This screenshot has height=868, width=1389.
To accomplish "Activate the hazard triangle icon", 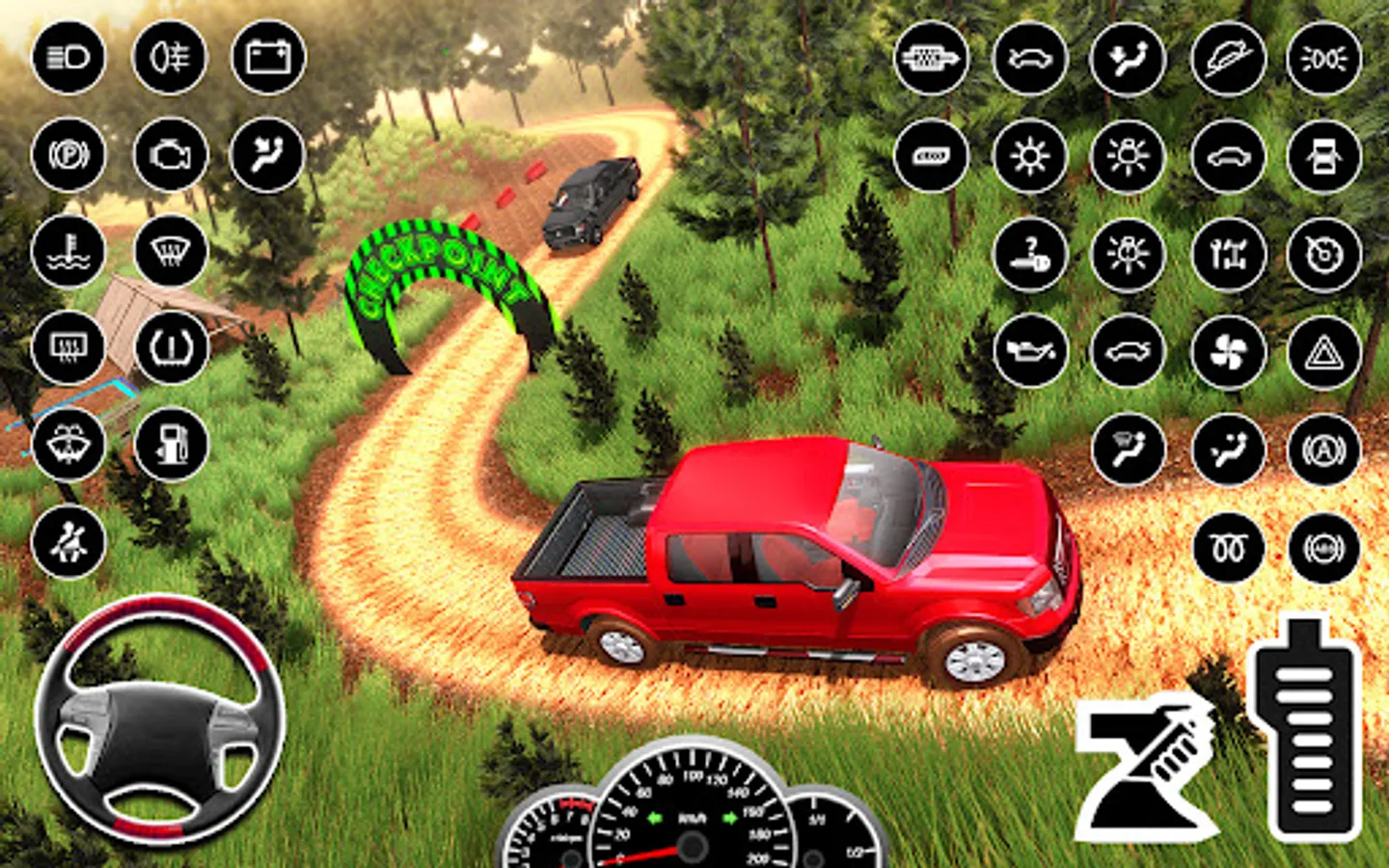I will click(x=1324, y=352).
